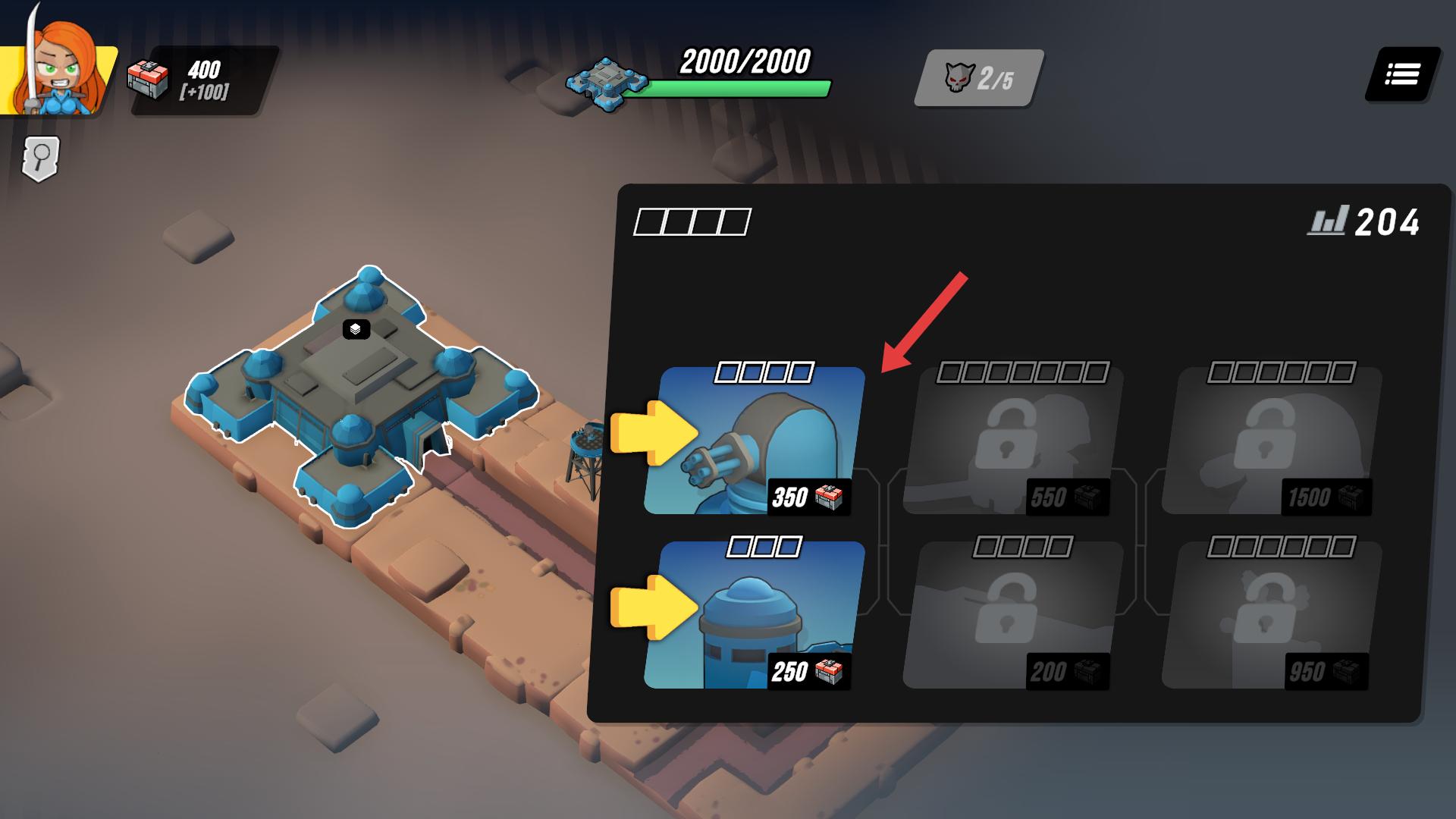Open the hamburger list menu
The height and width of the screenshot is (819, 1456).
tap(1402, 74)
